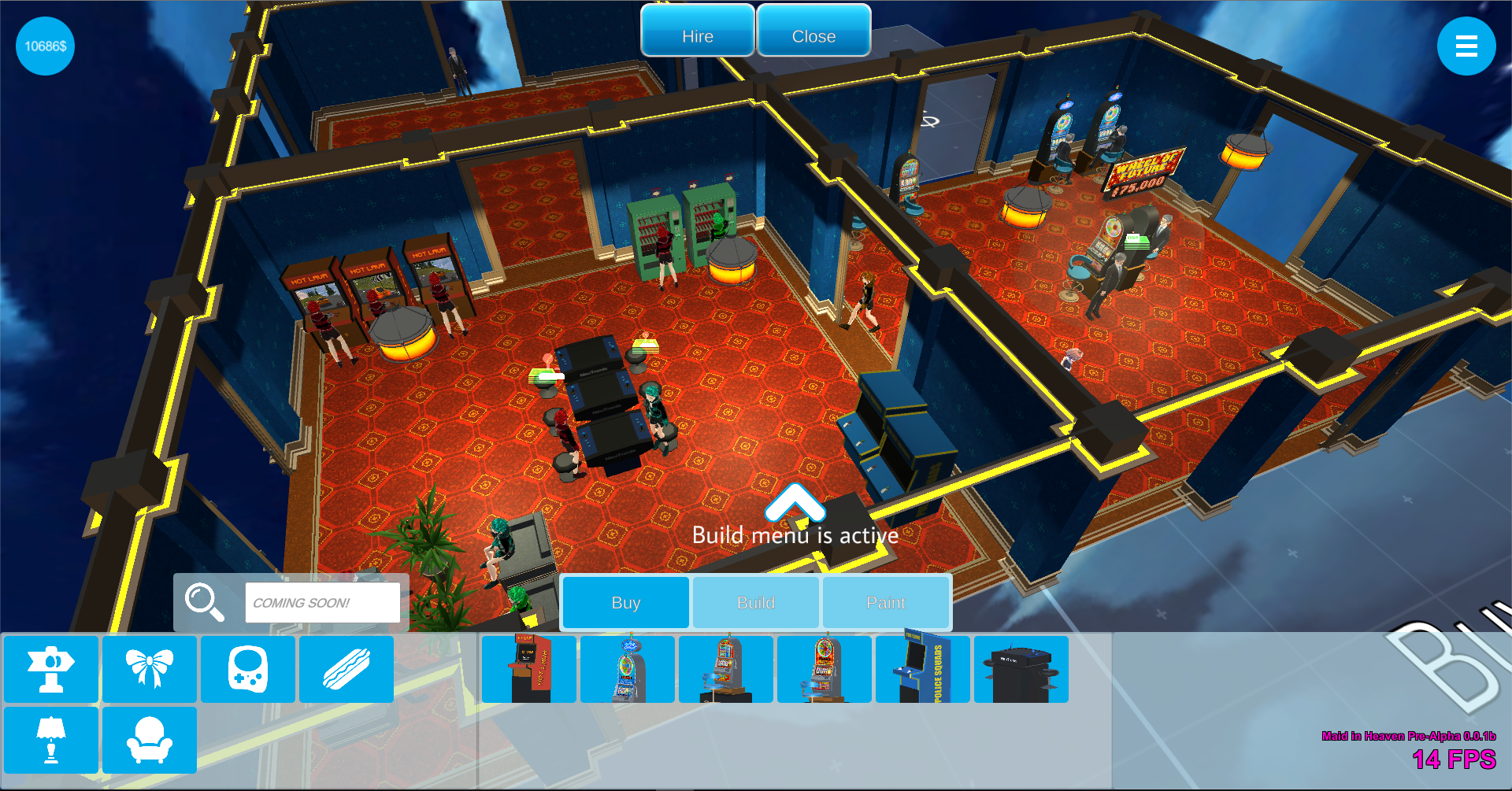Toggle the active Buy mode

coord(624,602)
